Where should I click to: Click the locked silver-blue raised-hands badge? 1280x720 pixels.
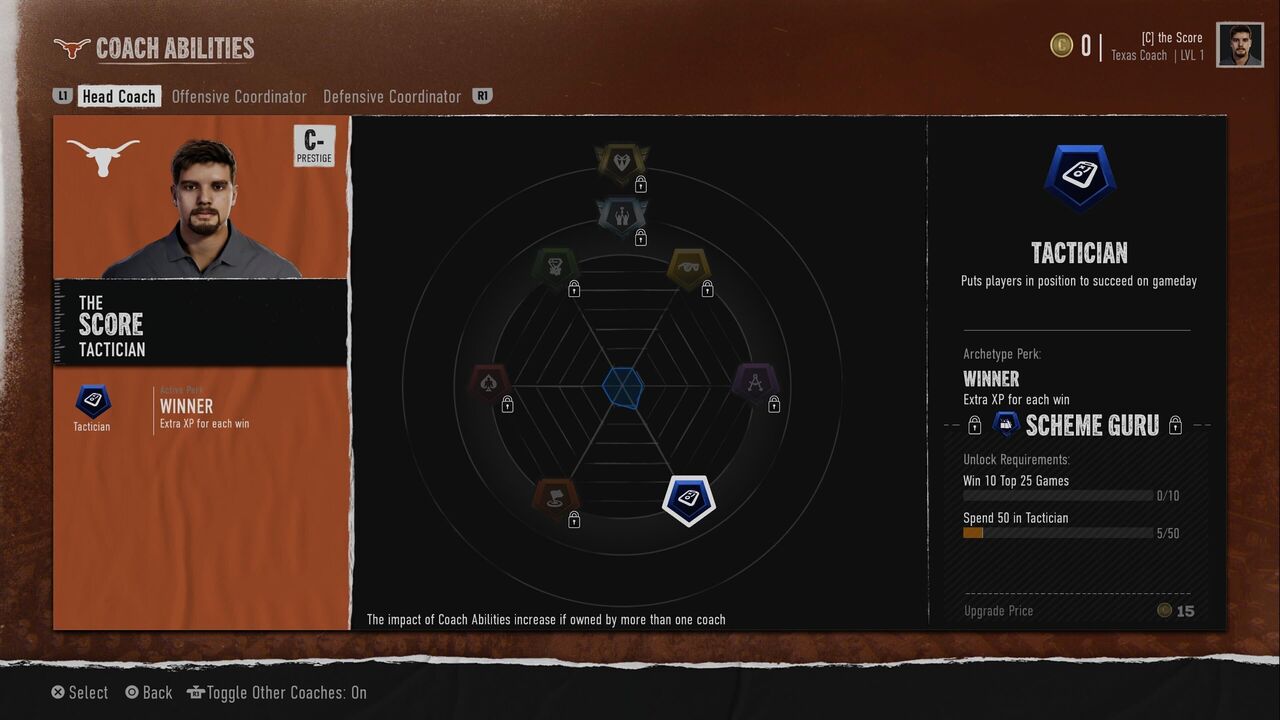622,215
